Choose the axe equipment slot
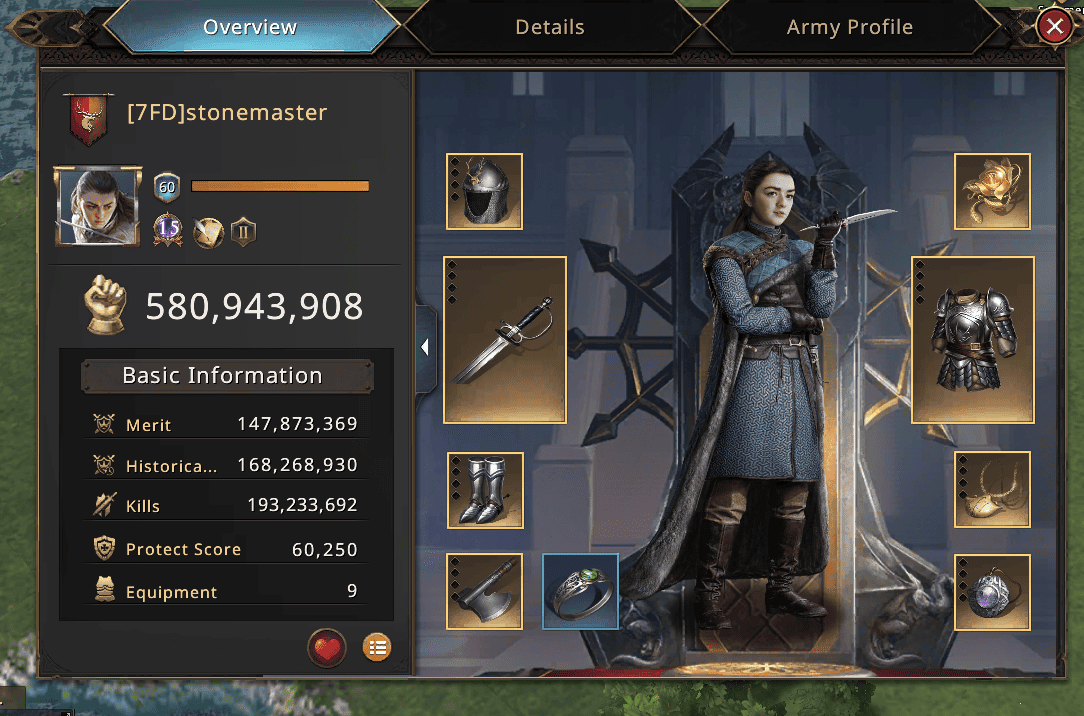The height and width of the screenshot is (716, 1084). 485,591
